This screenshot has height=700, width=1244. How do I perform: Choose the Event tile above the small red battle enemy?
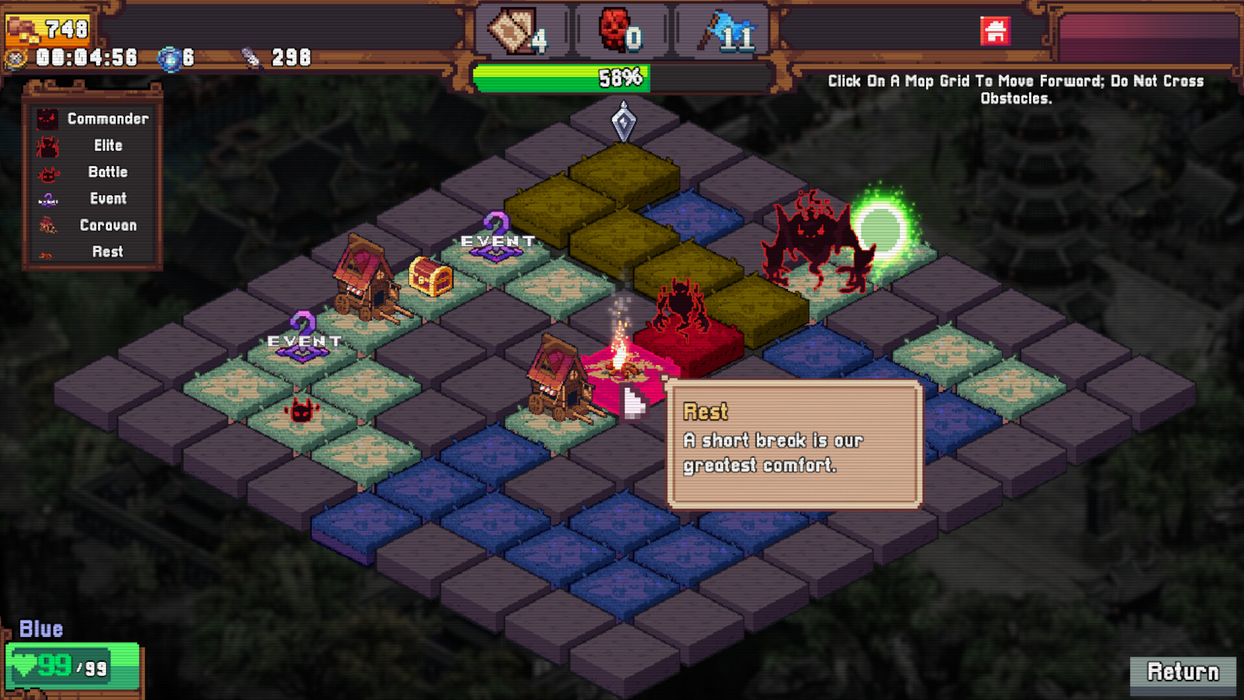[x=302, y=342]
